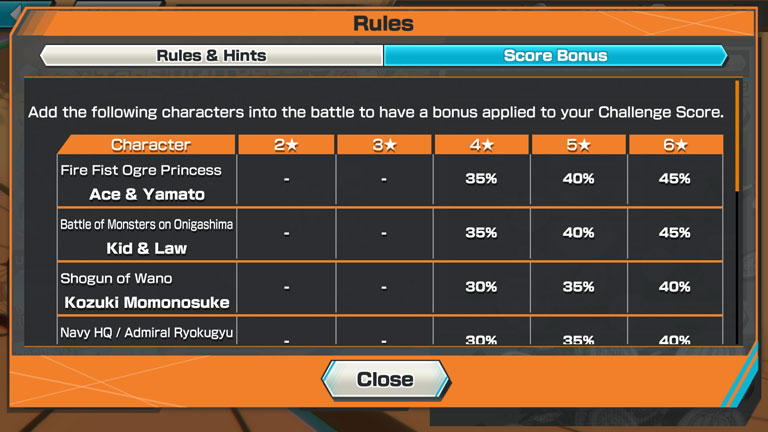Select the Kozuki Momonosuke row

coord(147,290)
